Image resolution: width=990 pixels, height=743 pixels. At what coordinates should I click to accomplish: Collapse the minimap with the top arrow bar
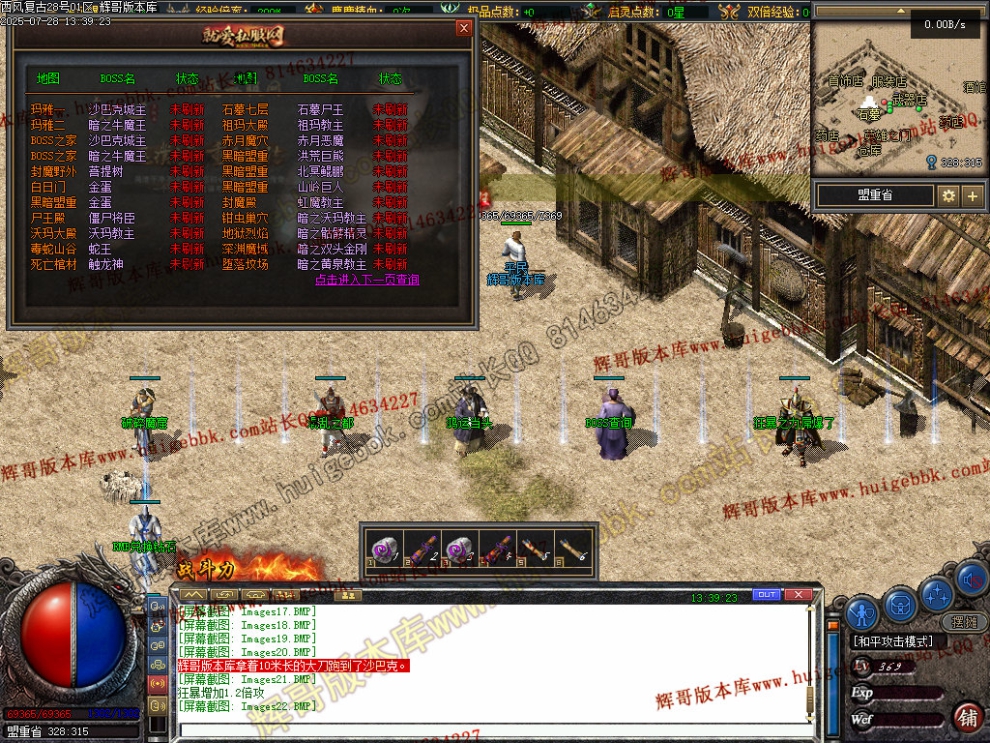tap(898, 11)
